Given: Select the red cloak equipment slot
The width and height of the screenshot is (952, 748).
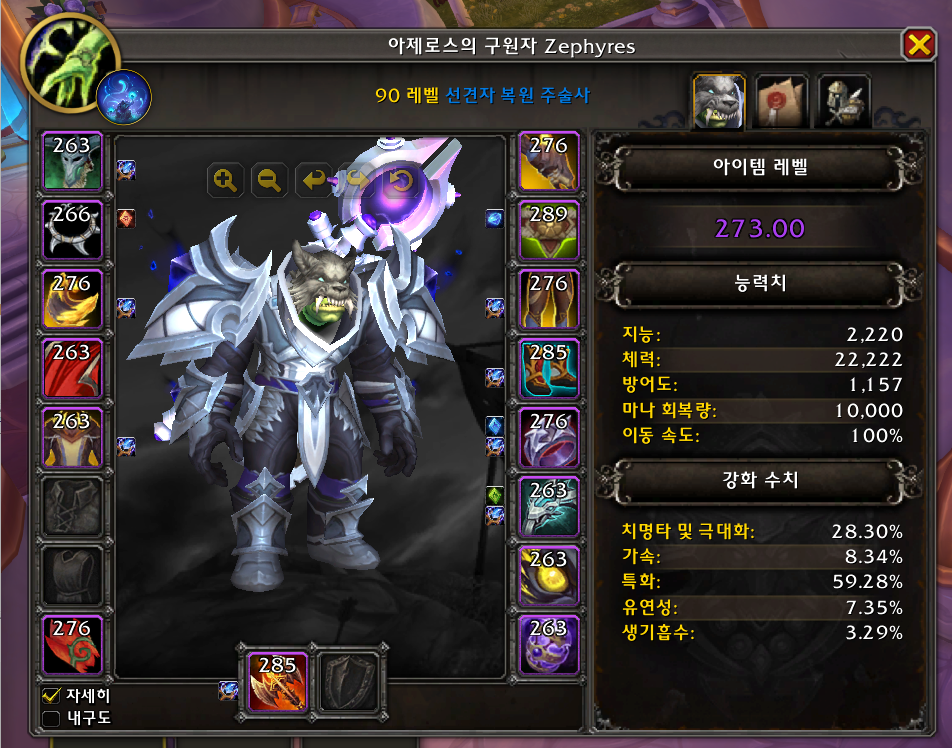Looking at the screenshot, I should point(72,369).
